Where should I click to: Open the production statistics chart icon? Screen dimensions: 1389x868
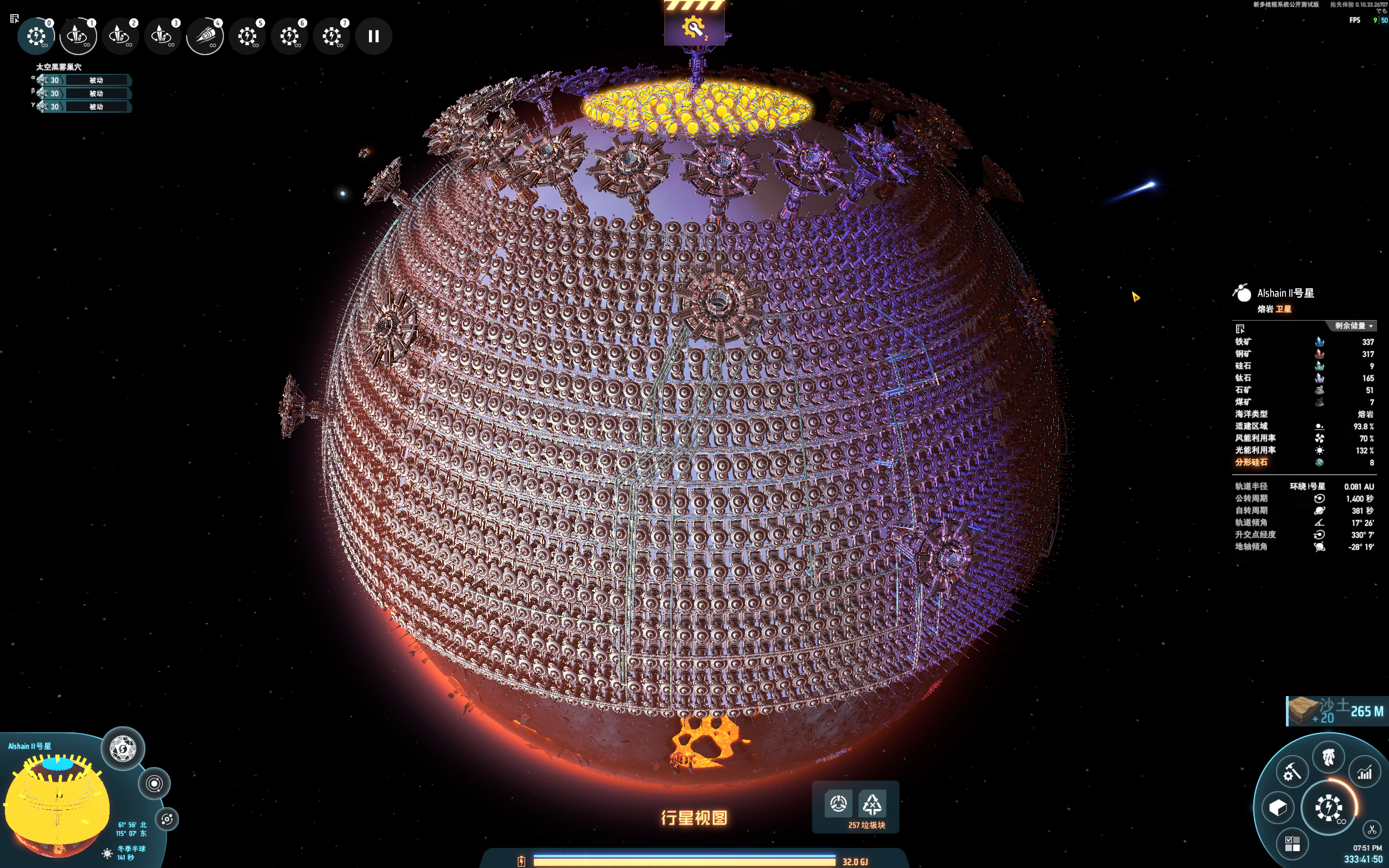pyautogui.click(x=1365, y=773)
